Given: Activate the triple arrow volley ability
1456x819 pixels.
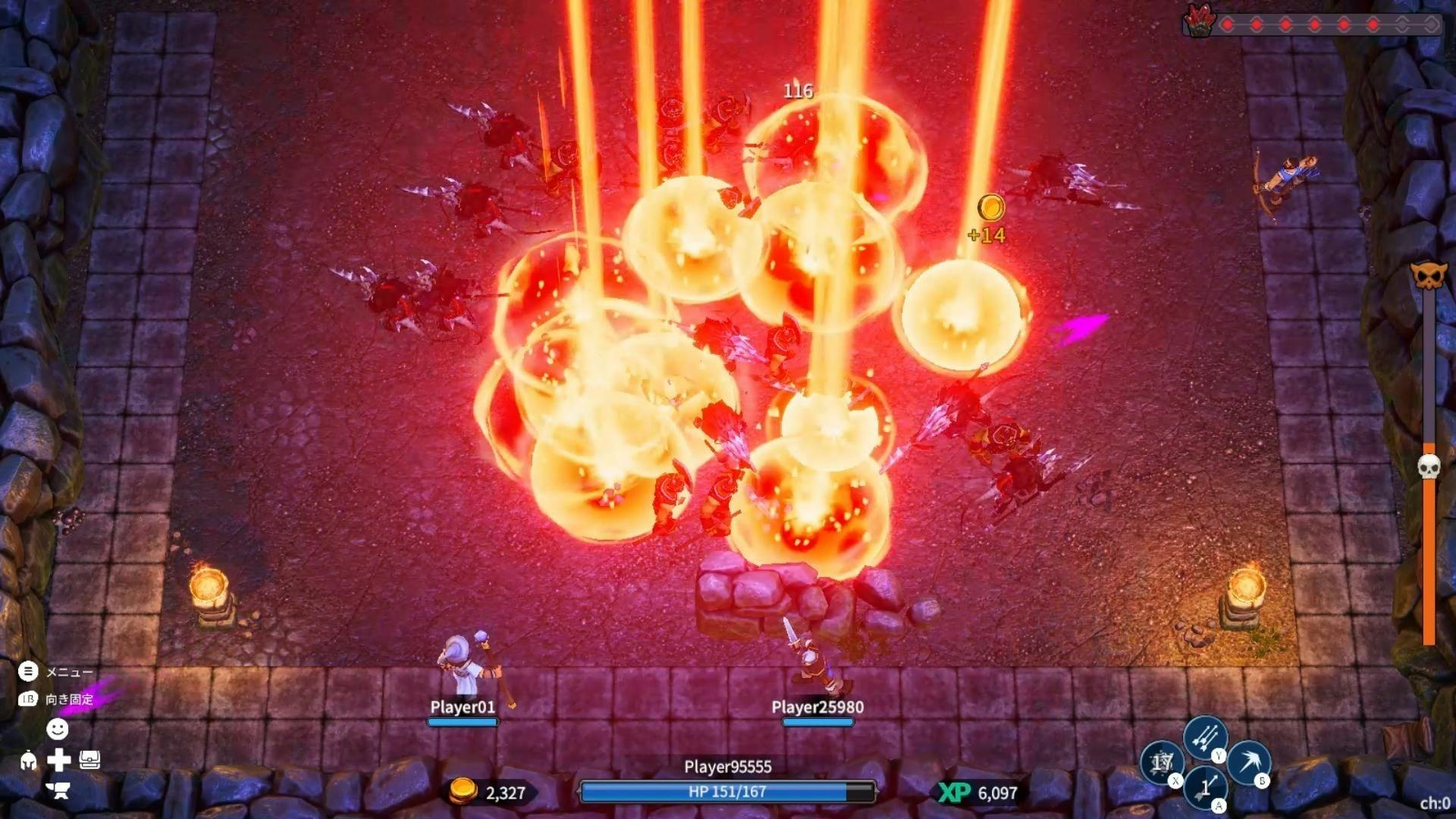Looking at the screenshot, I should 1205,736.
